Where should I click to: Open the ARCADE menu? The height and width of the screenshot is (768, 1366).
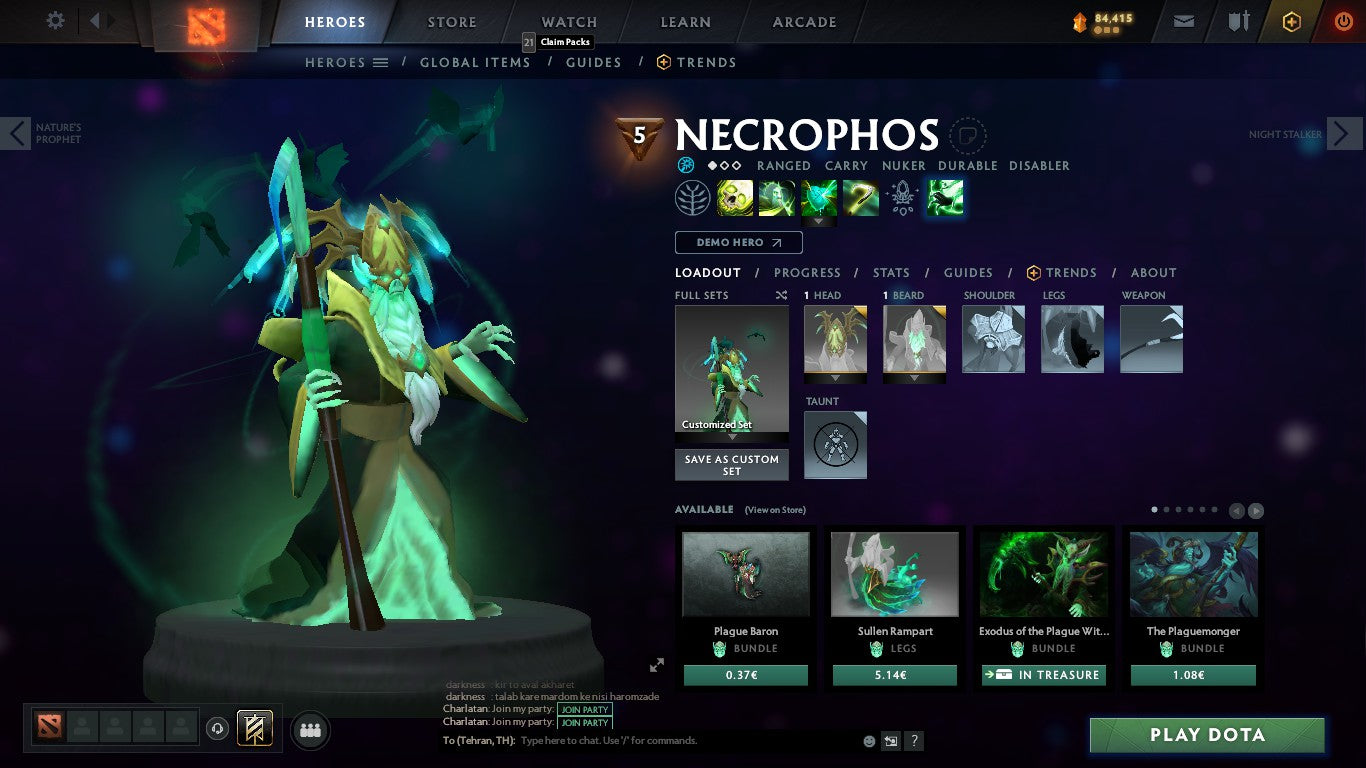[804, 21]
